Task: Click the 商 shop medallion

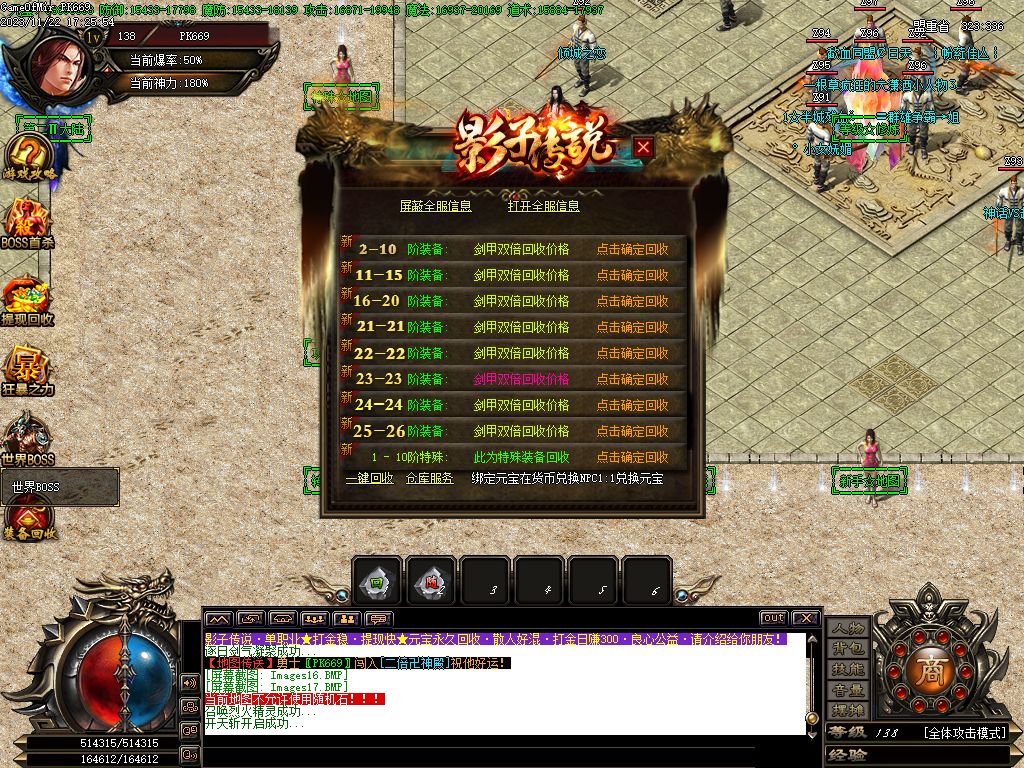Action: pos(932,667)
